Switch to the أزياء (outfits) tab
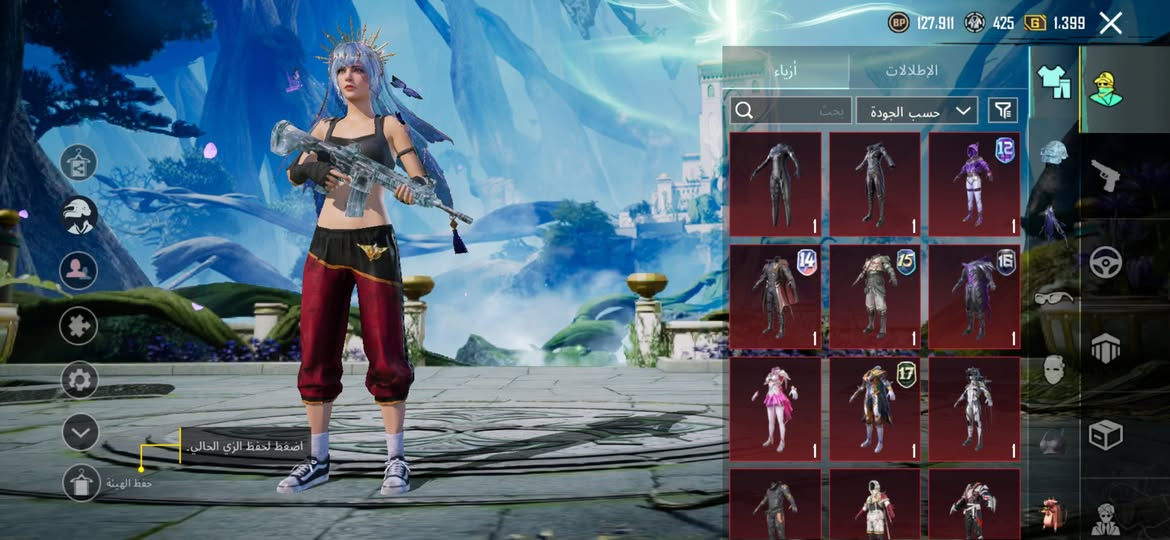Image resolution: width=1170 pixels, height=540 pixels. click(x=787, y=71)
